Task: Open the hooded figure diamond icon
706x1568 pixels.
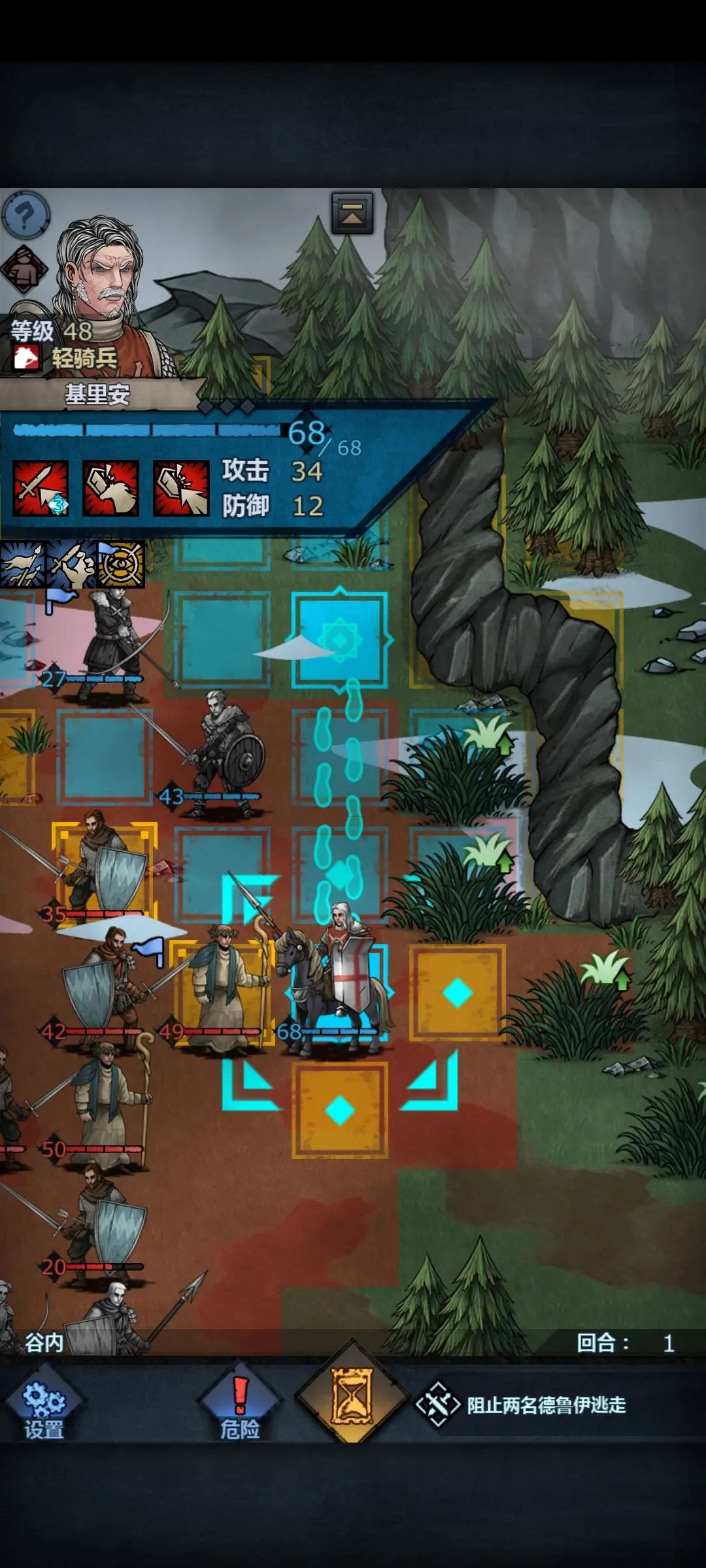Action: (24, 269)
